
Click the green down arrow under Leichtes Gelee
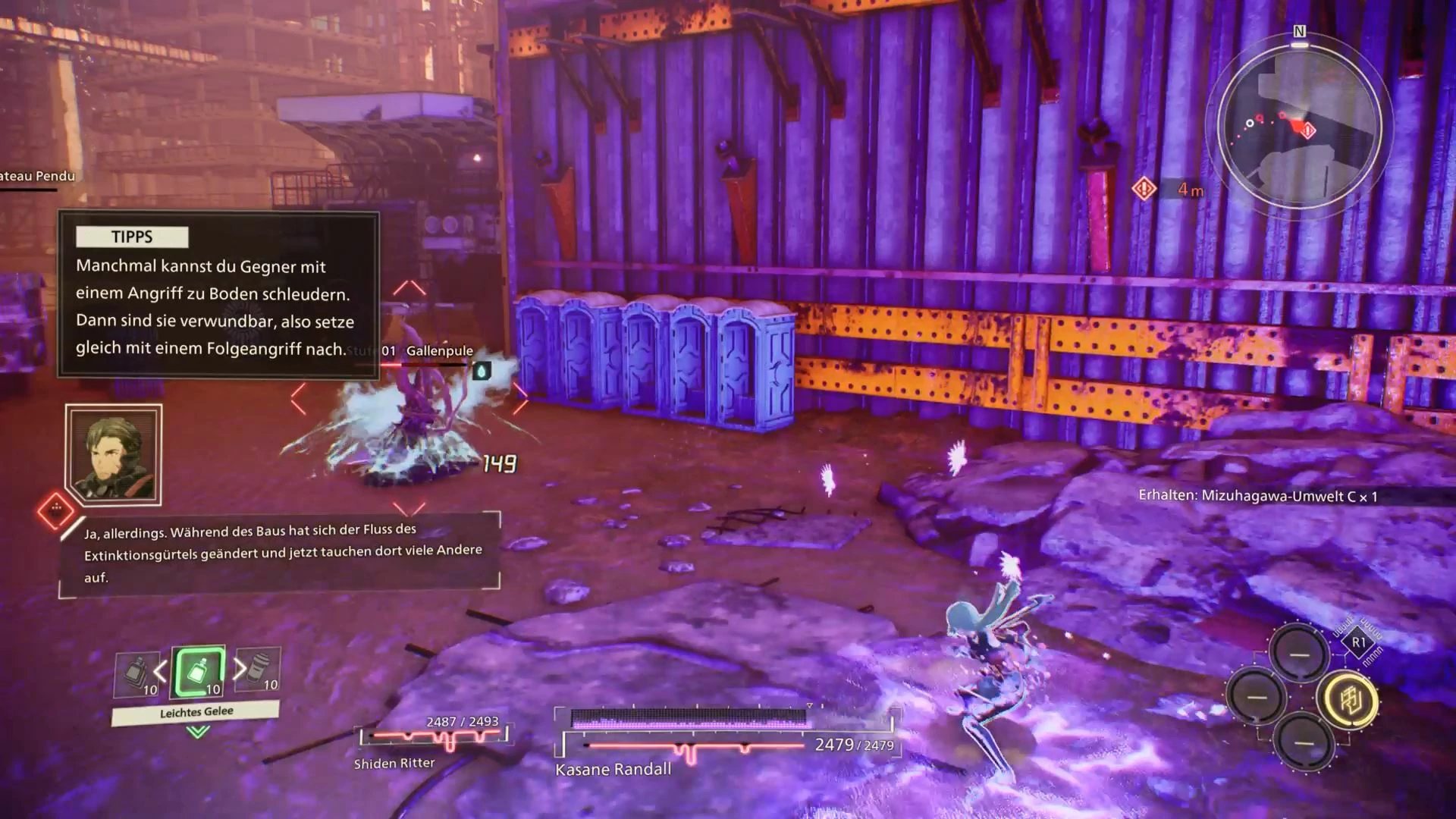point(198,732)
